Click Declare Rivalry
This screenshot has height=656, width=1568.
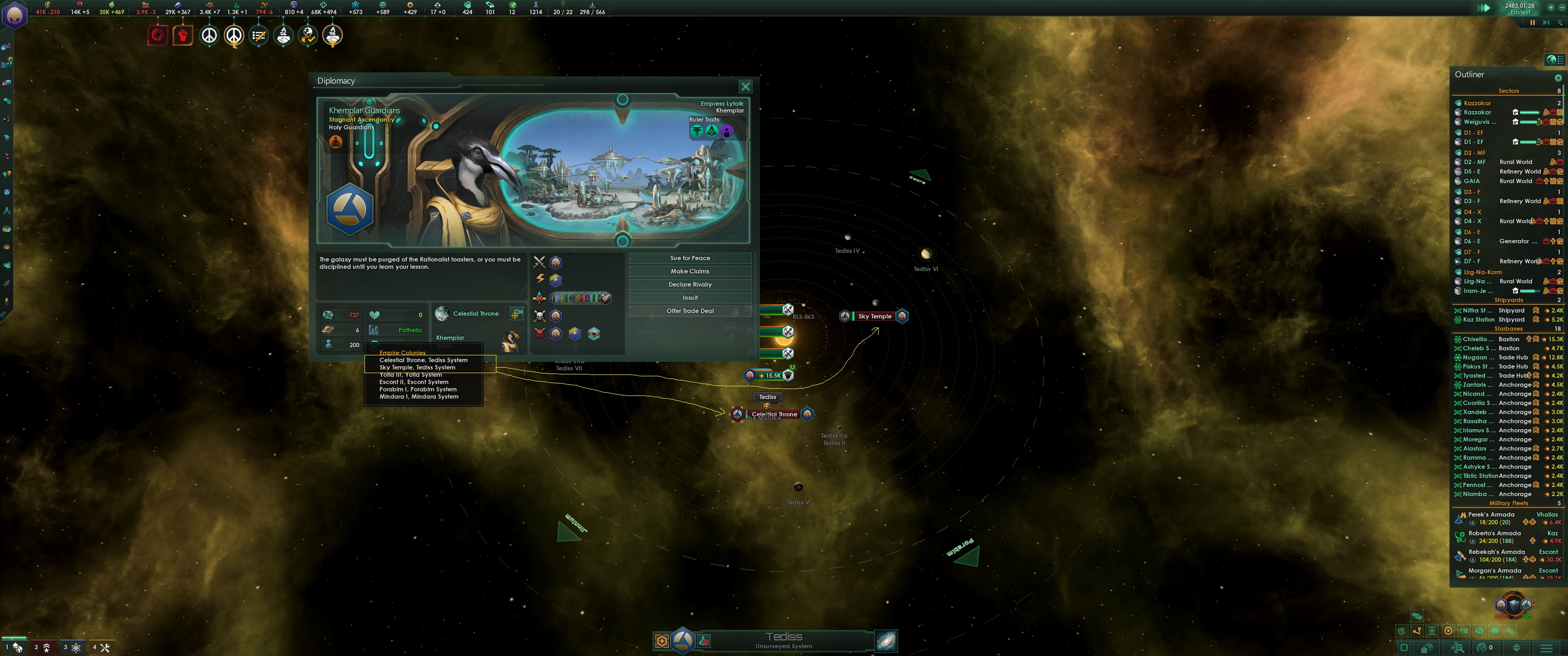tap(690, 284)
